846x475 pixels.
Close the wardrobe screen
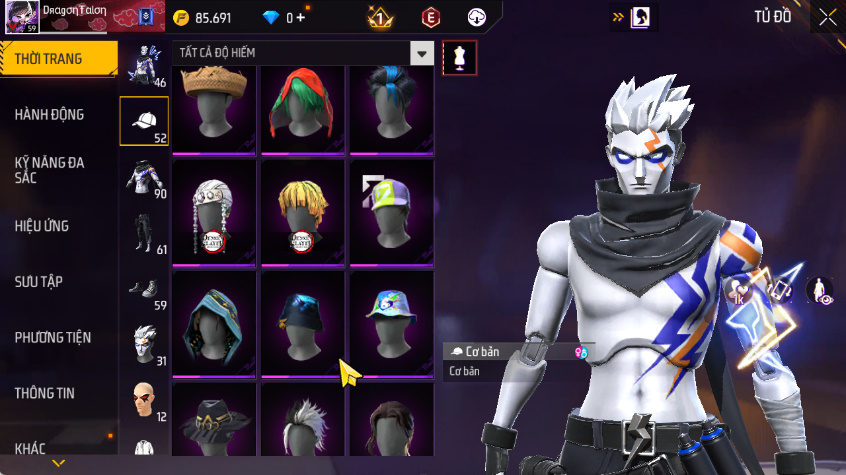[x=827, y=17]
